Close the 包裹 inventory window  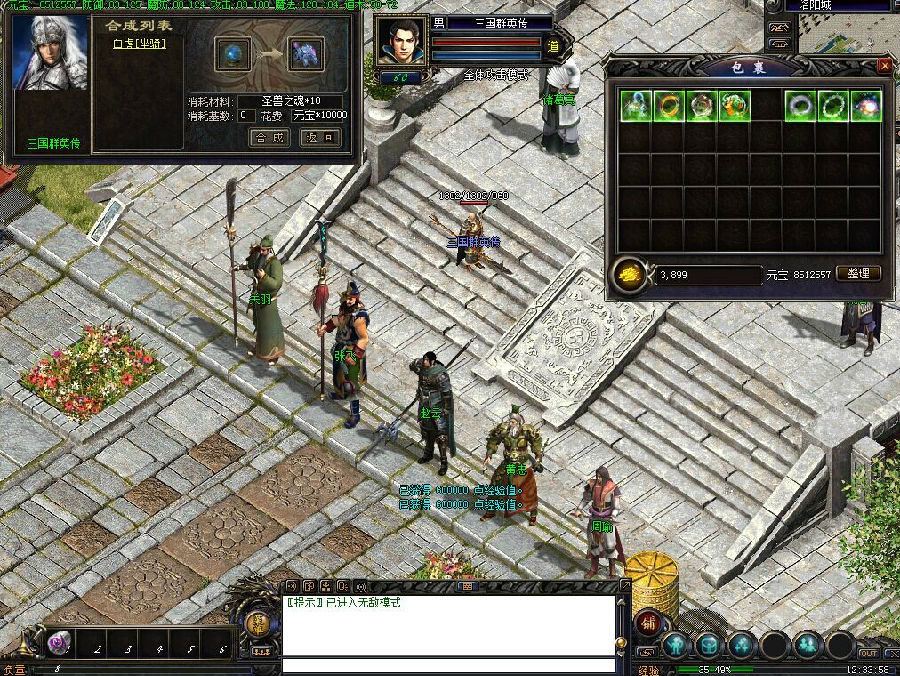click(x=884, y=66)
